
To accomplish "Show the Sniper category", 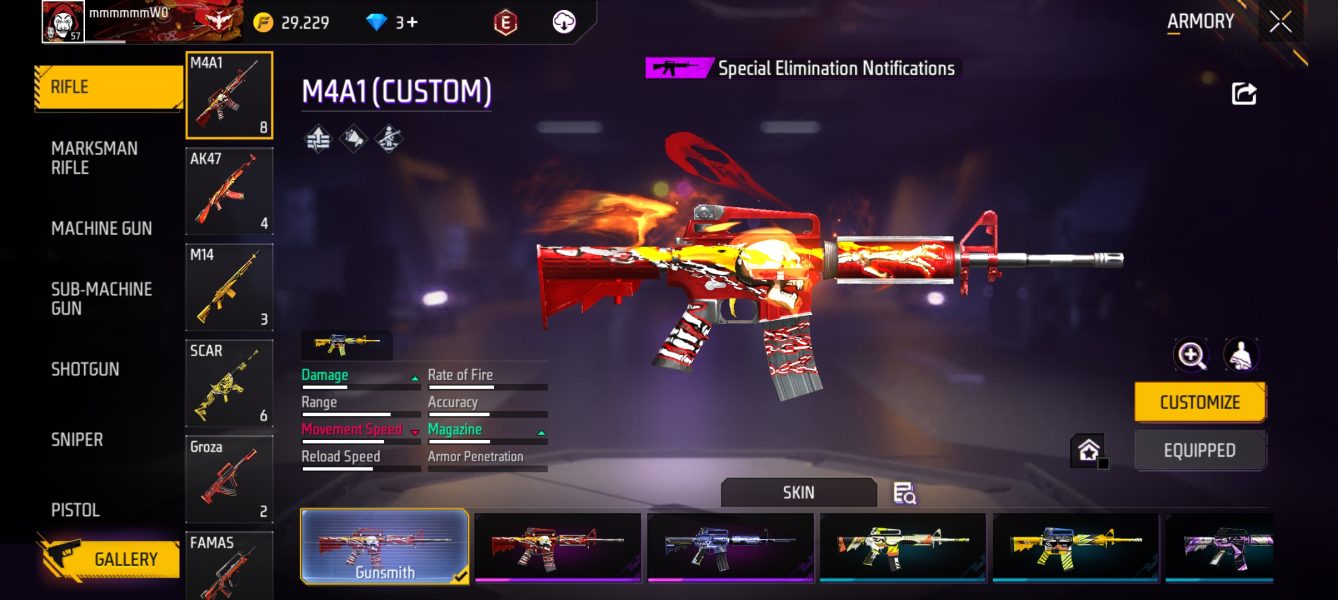I will pyautogui.click(x=77, y=439).
